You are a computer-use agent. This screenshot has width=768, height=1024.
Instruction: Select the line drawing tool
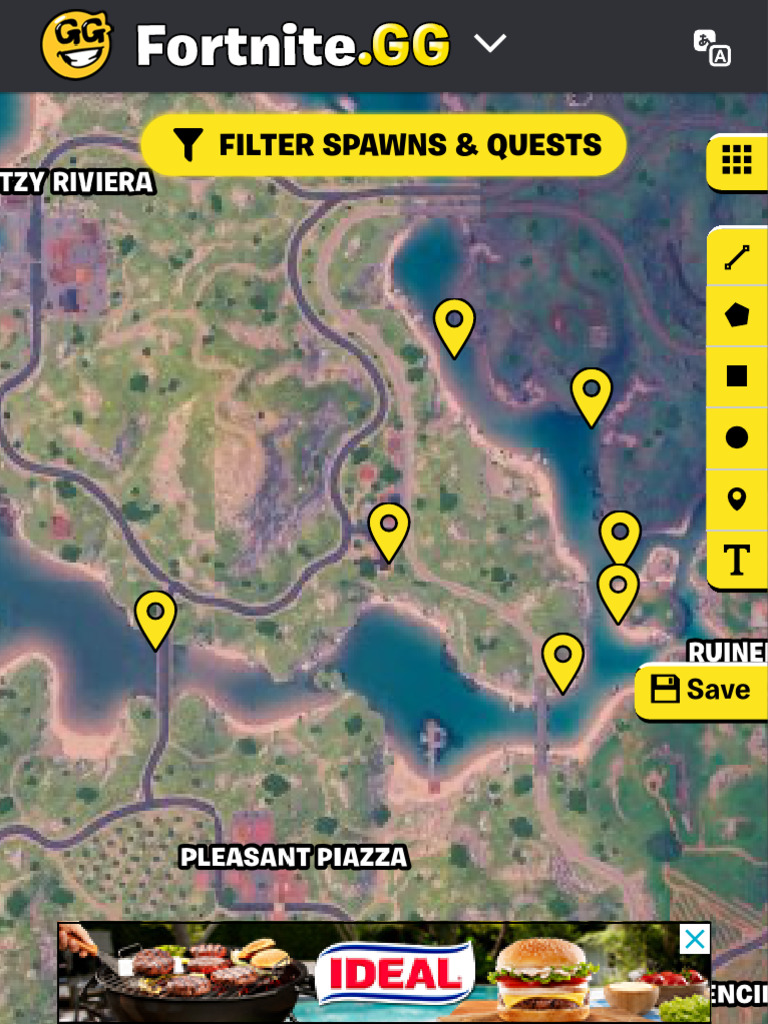[737, 258]
